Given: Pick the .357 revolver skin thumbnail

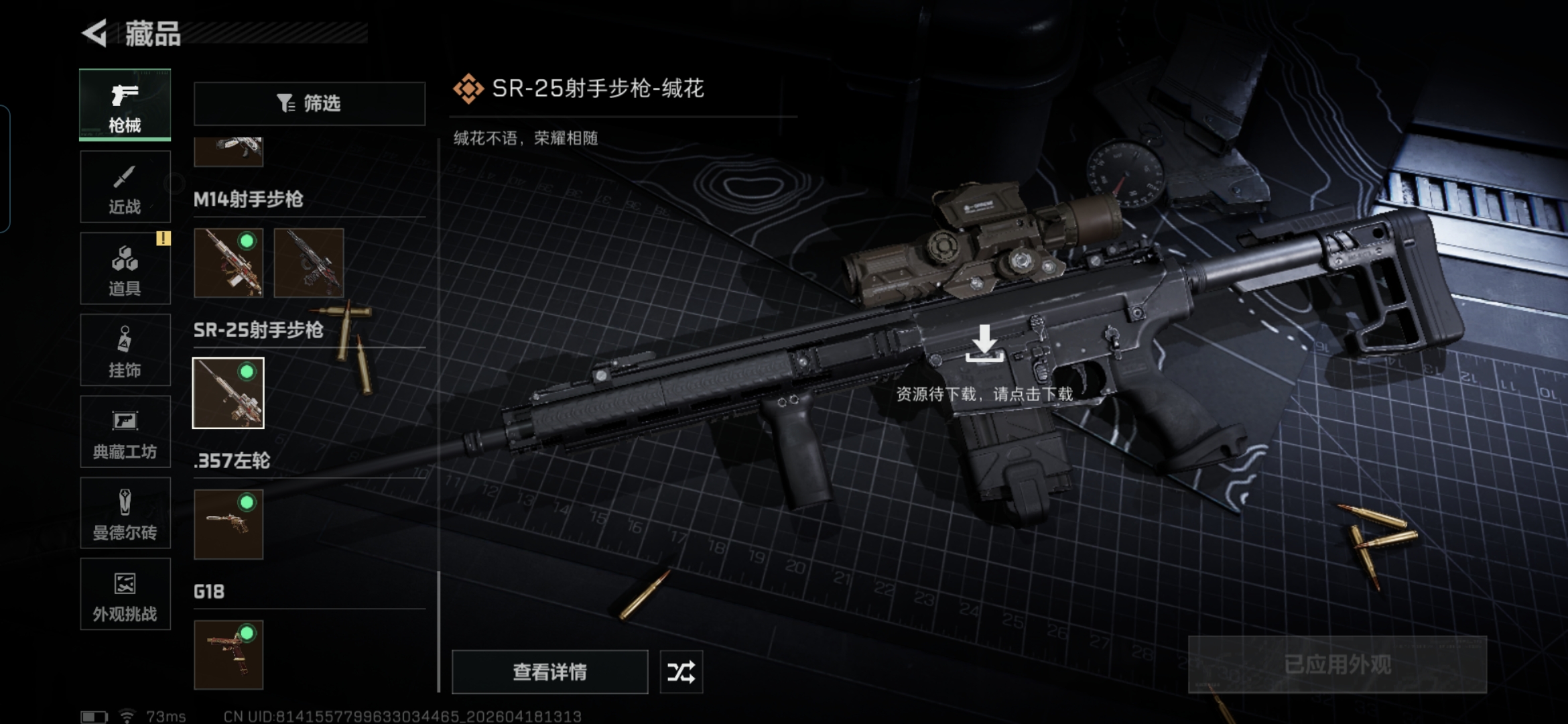Looking at the screenshot, I should 228,524.
